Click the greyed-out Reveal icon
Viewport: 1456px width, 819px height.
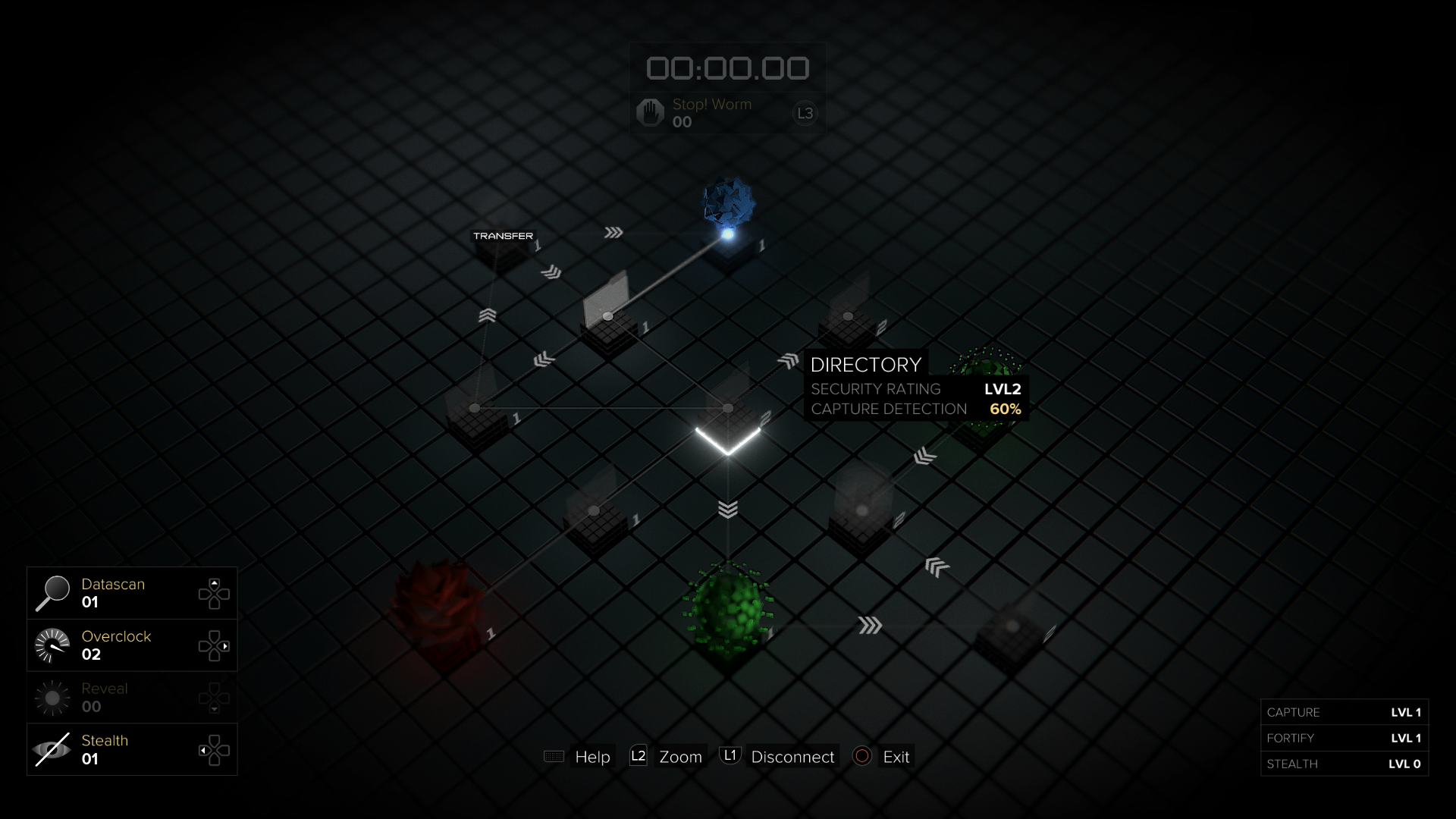(53, 696)
